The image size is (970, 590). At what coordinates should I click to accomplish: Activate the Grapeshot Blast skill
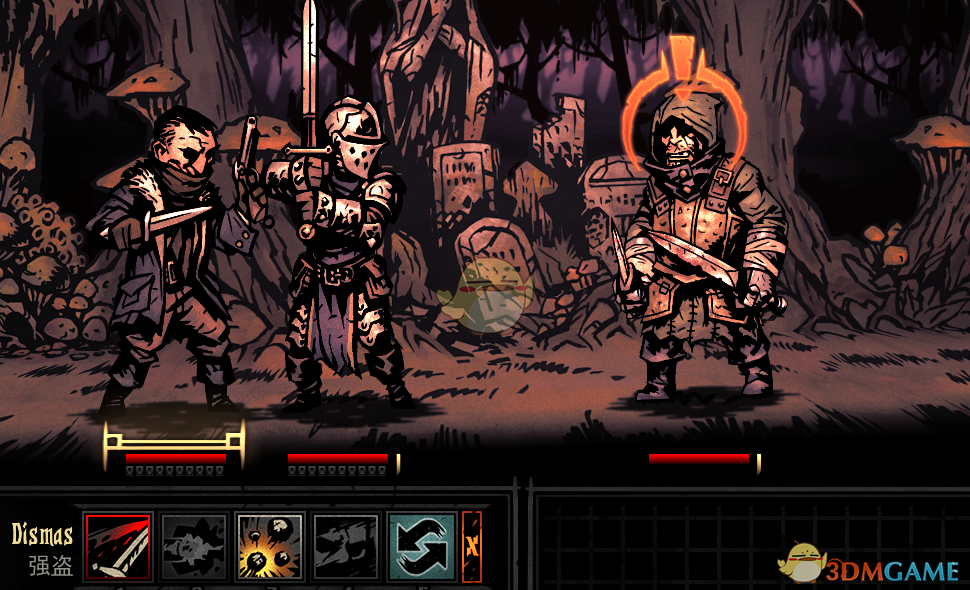pos(270,547)
